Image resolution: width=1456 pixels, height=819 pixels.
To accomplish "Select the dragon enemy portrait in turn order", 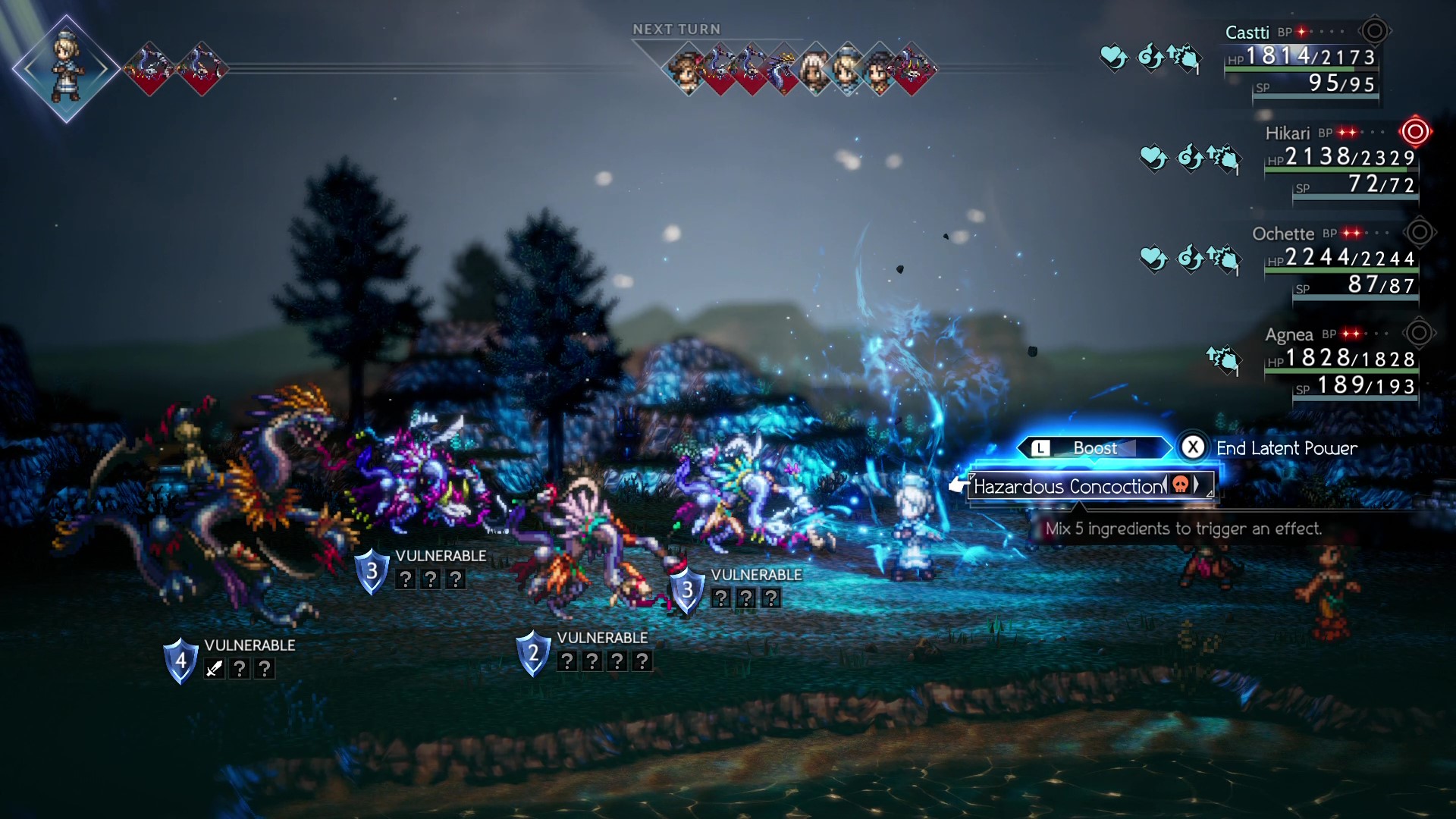I will coord(781,72).
